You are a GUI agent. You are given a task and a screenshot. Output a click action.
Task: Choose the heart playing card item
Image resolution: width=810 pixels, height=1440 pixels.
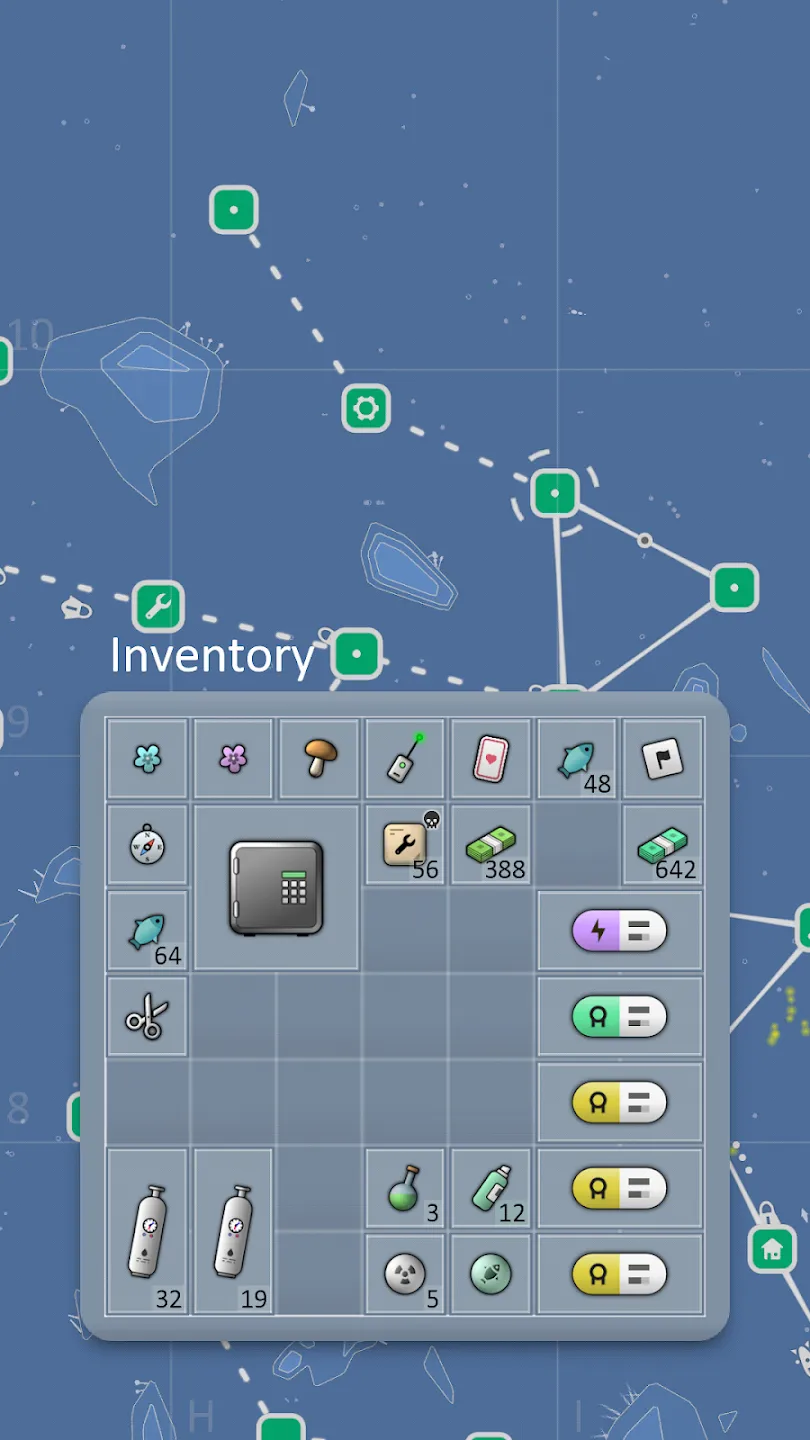(491, 759)
